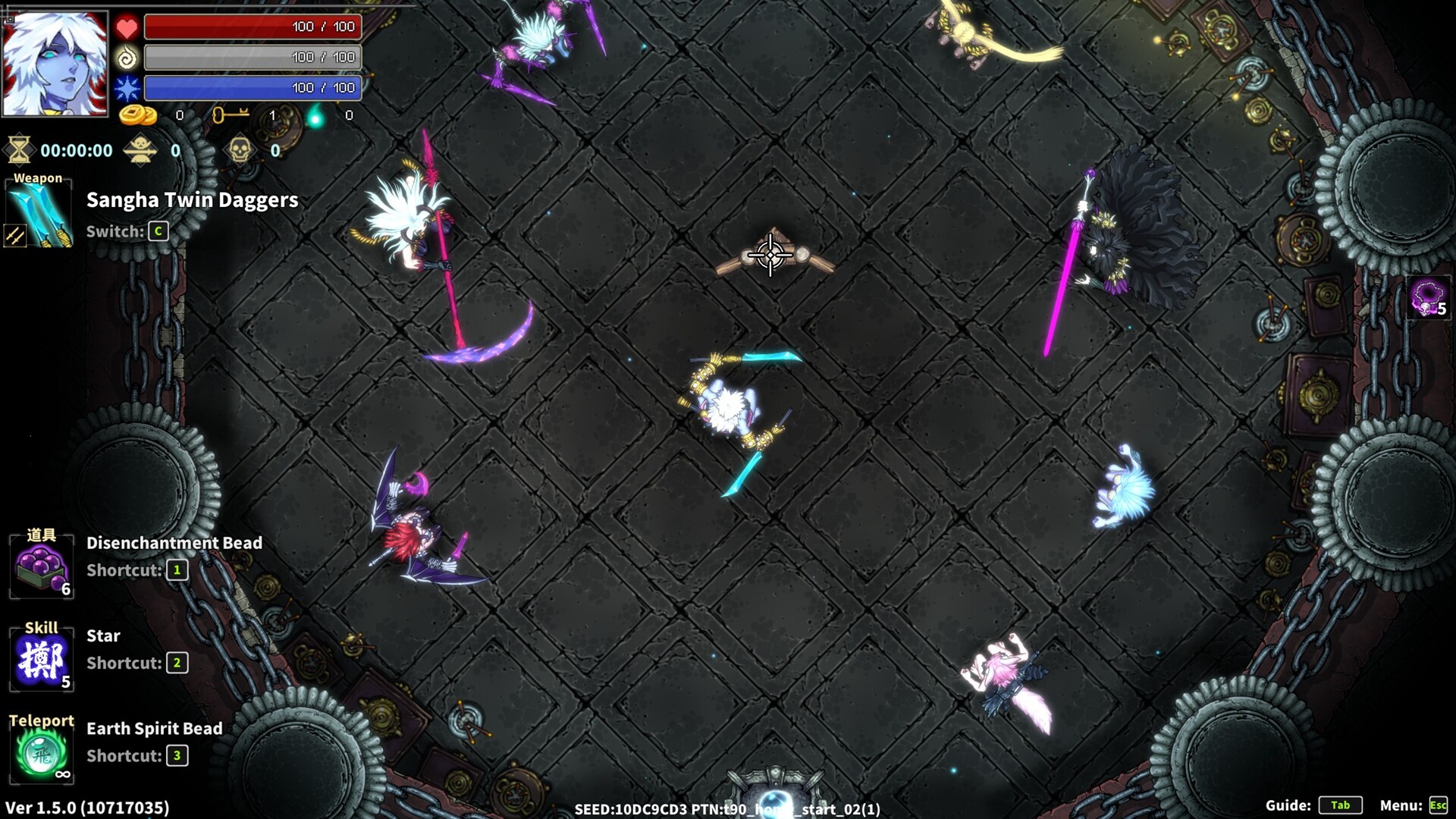Expand the Skill panel header
This screenshot has height=819, width=1456.
pos(42,628)
